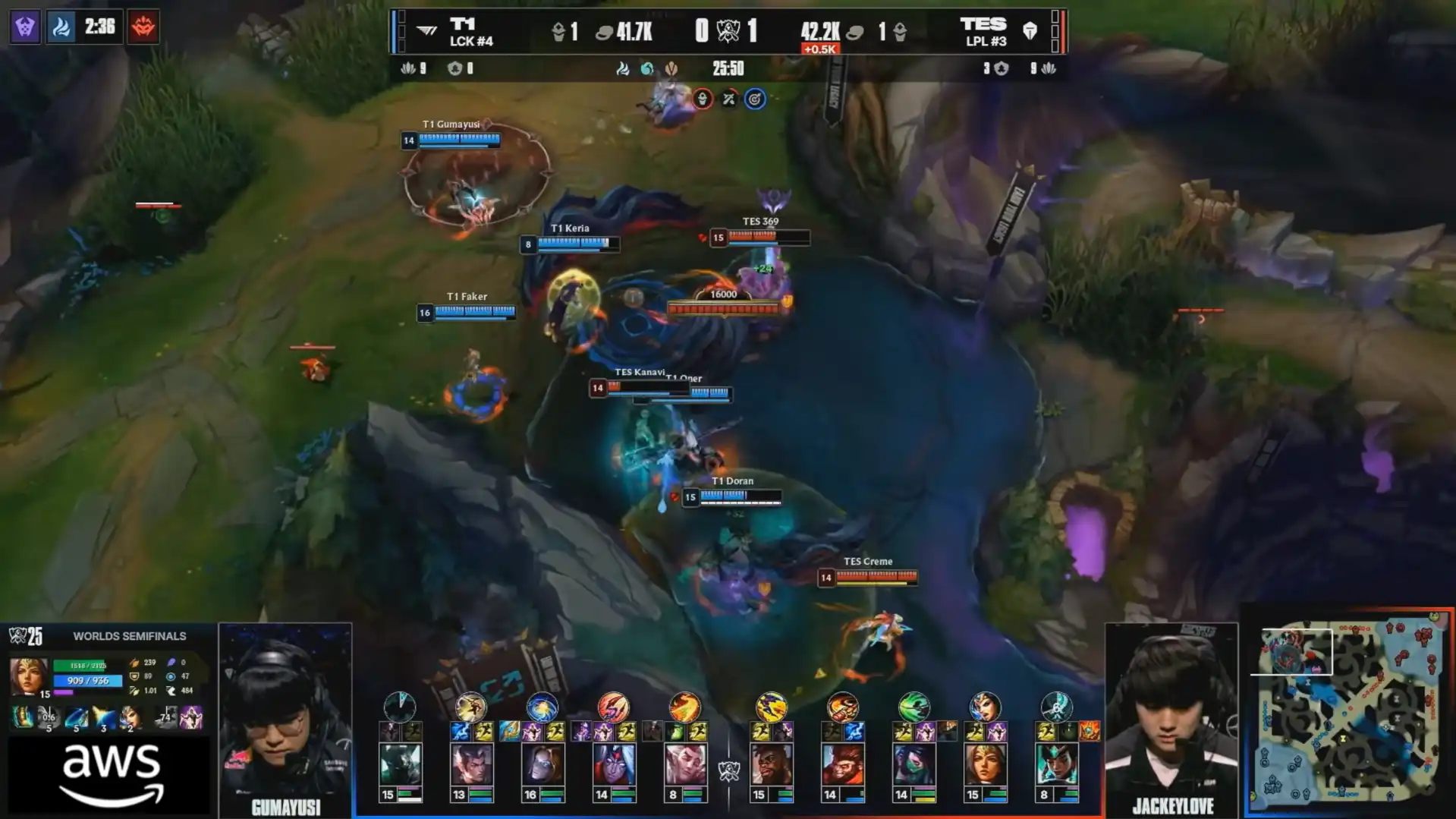Select K'Sante's champion portrait

tap(771, 764)
